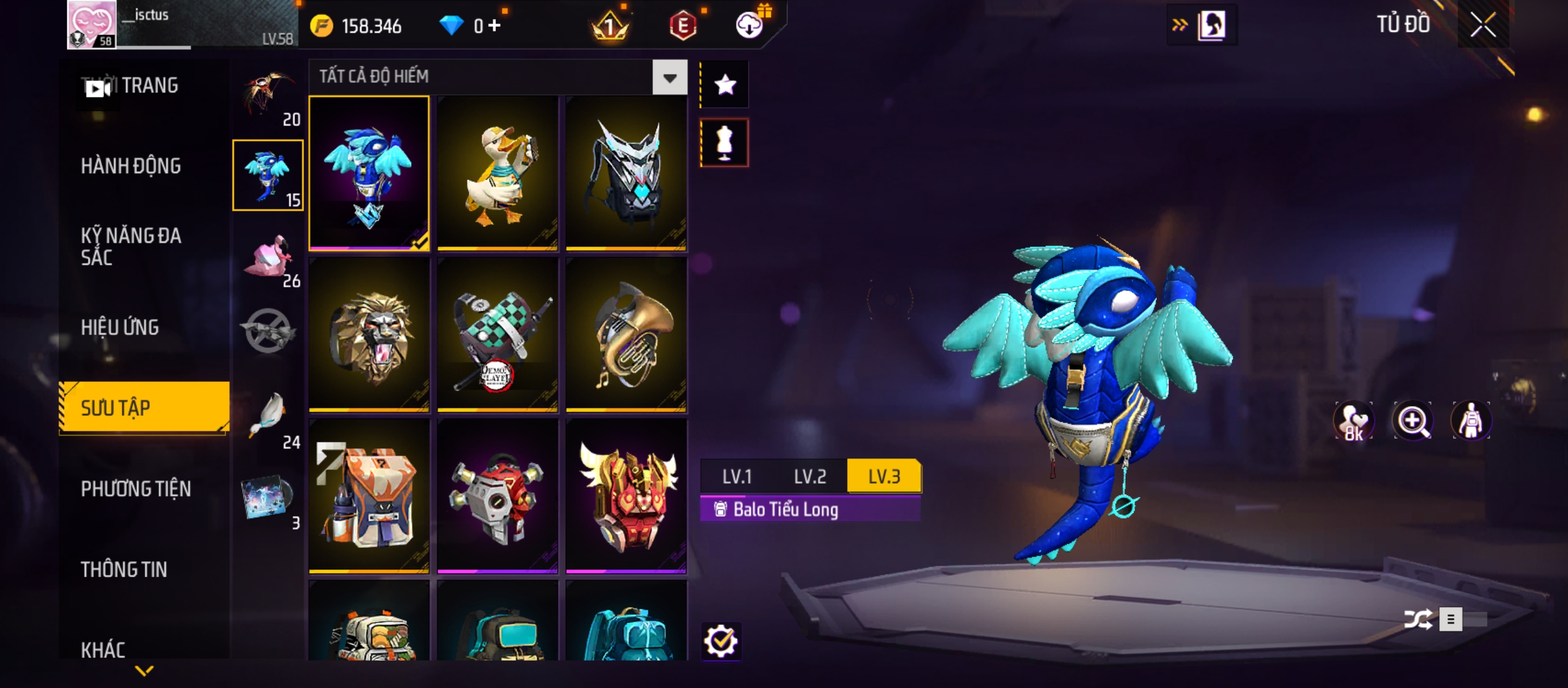Open the pink flamingo category

pos(268,258)
